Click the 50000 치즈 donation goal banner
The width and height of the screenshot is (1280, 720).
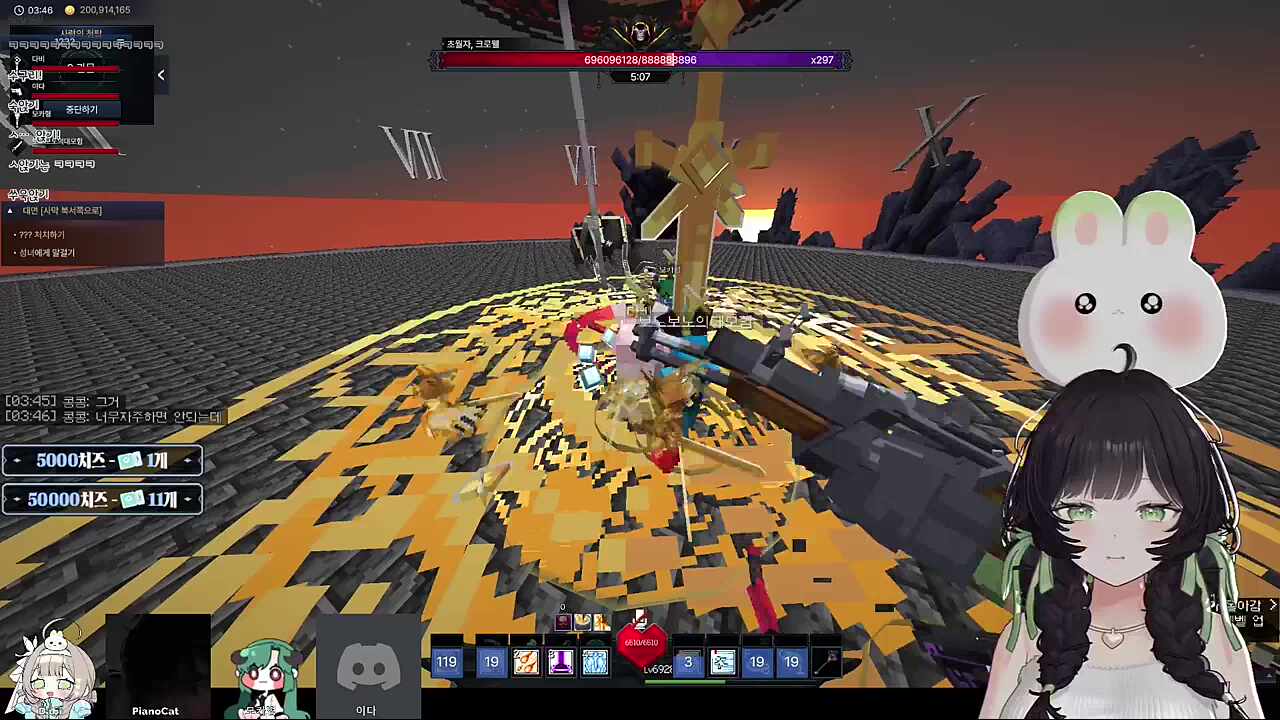click(x=102, y=499)
